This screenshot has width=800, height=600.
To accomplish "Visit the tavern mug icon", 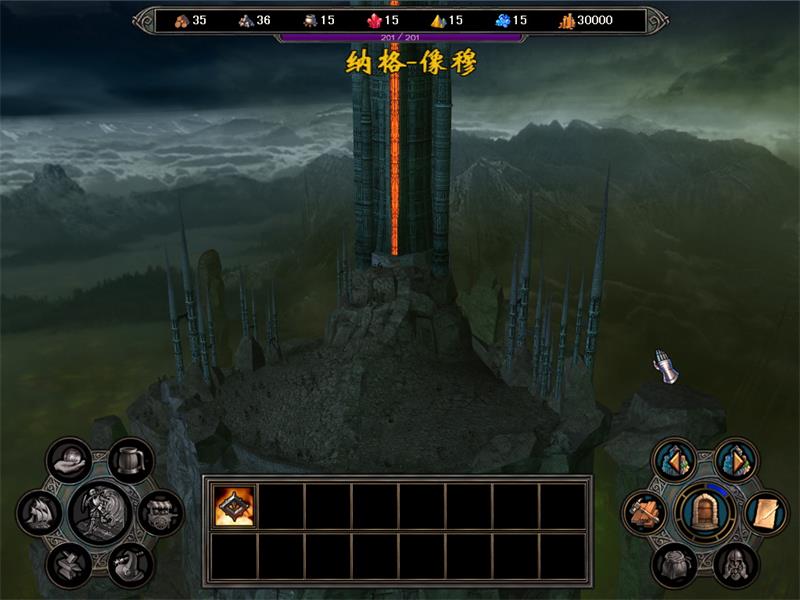I will 131,462.
